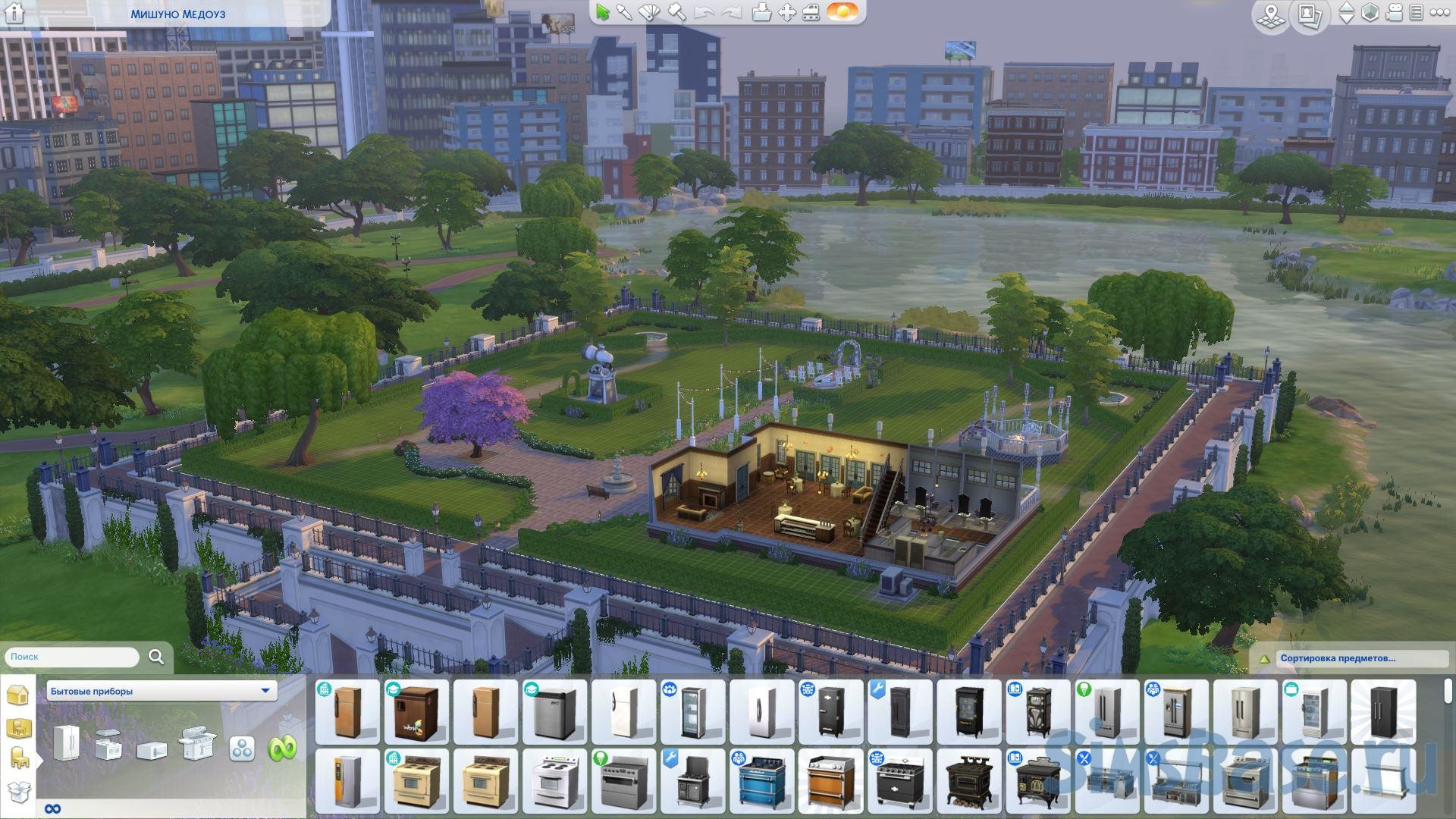Open the map location pin button
Viewport: 1456px width, 819px height.
pyautogui.click(x=1270, y=15)
